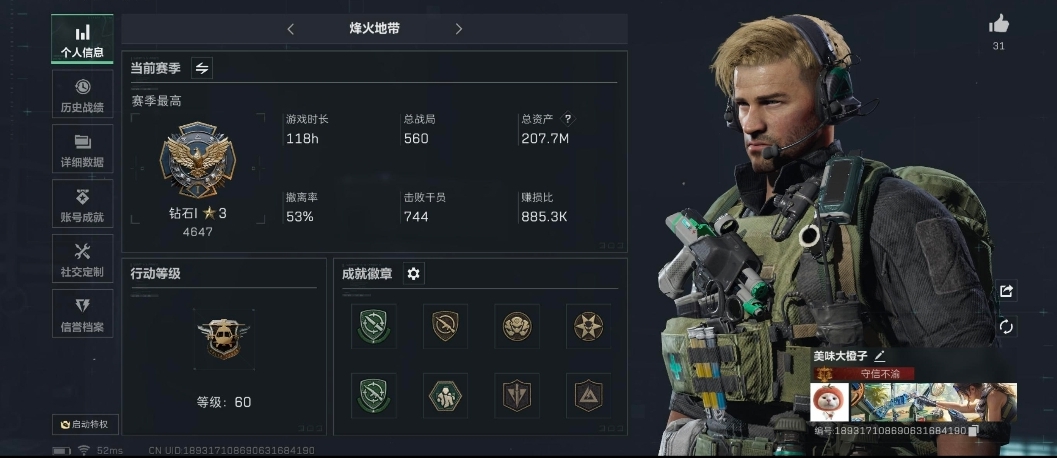Select the 账号成就 tab
The height and width of the screenshot is (458, 1057).
[82, 205]
